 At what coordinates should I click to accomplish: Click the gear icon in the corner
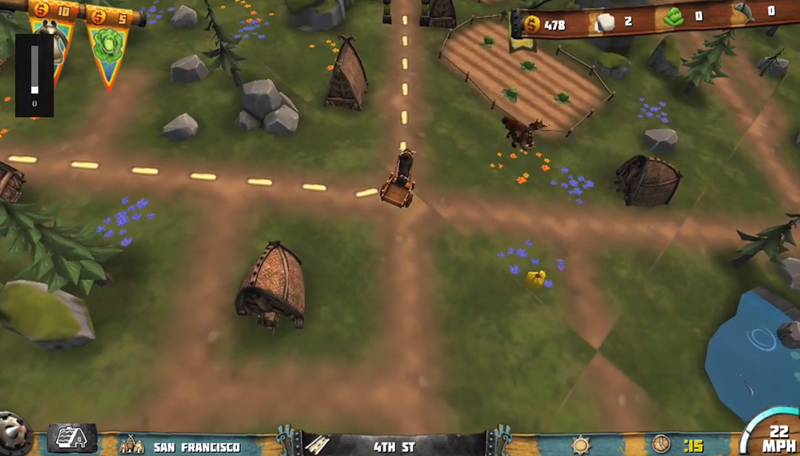click(x=12, y=436)
